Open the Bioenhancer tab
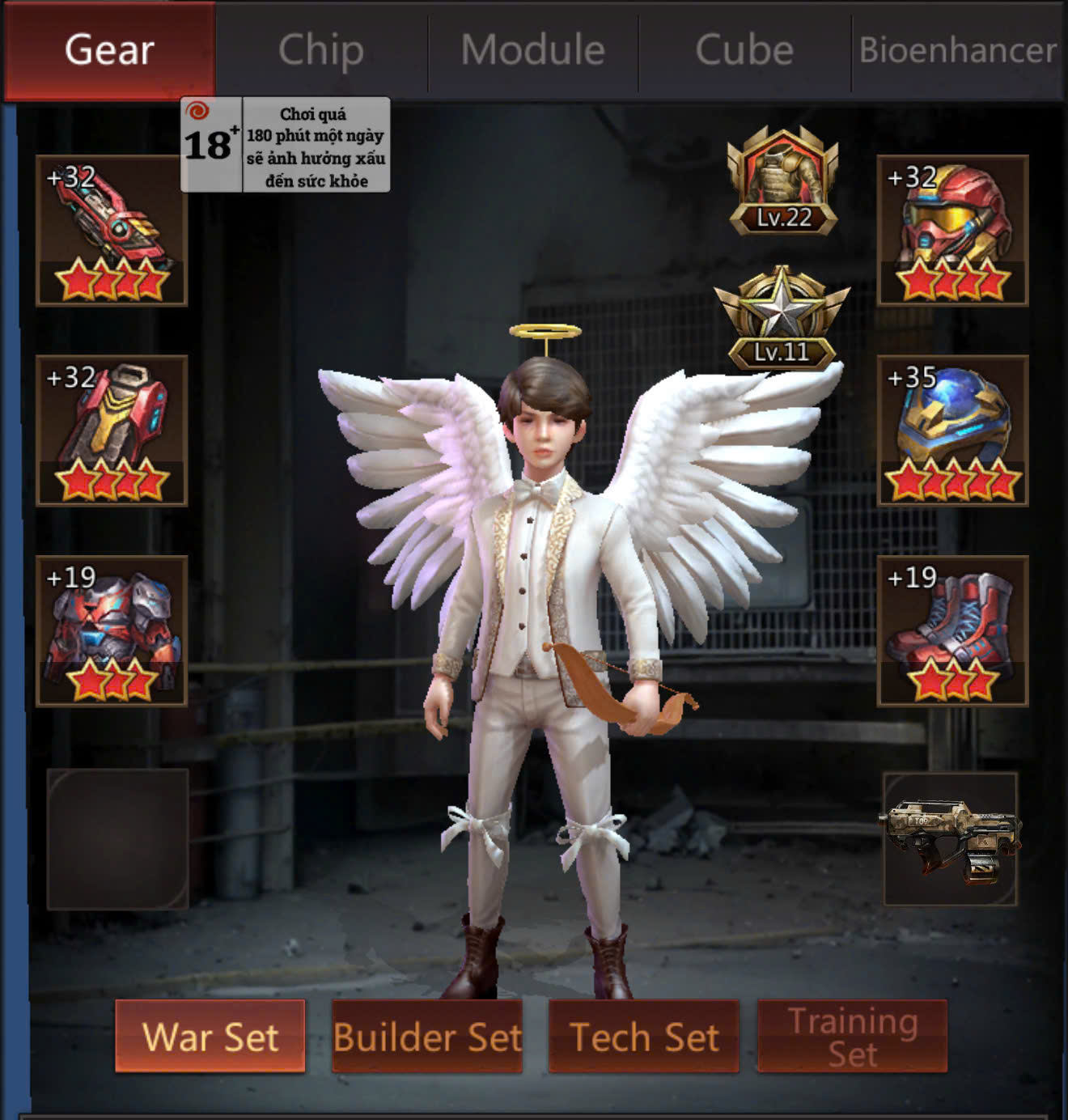Image resolution: width=1068 pixels, height=1120 pixels. [958, 50]
